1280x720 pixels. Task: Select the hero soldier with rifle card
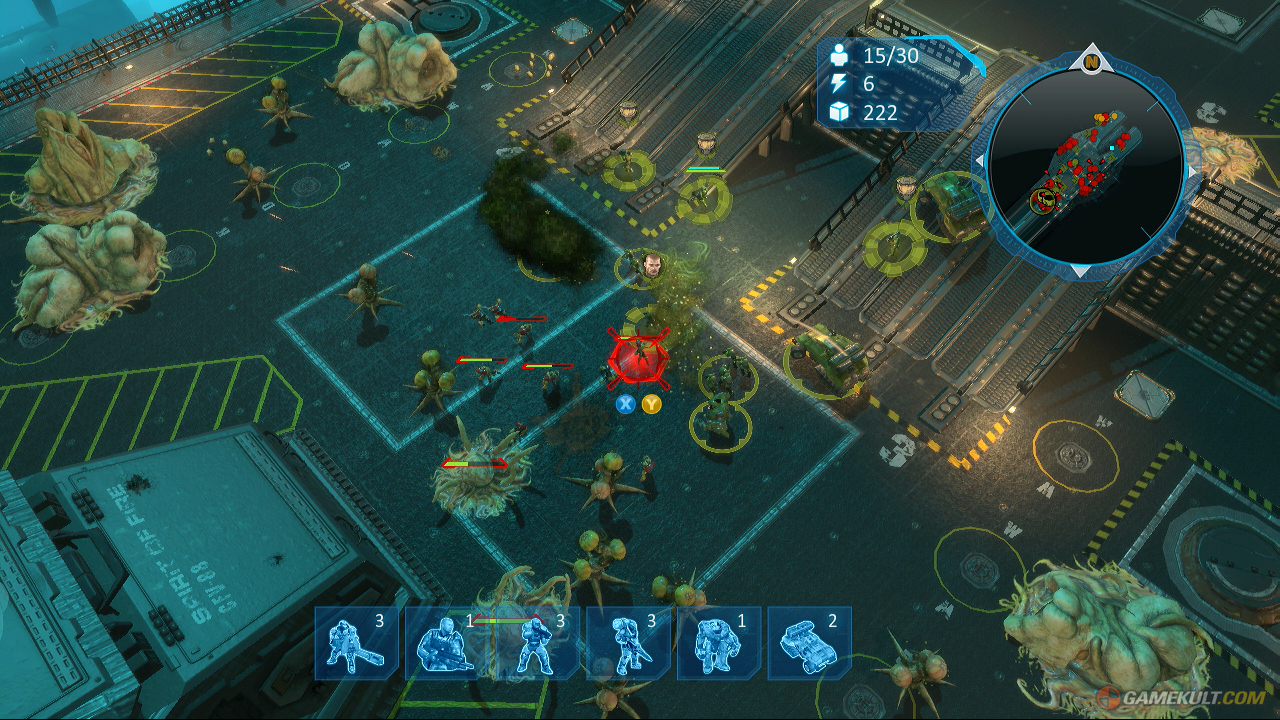coord(446,643)
